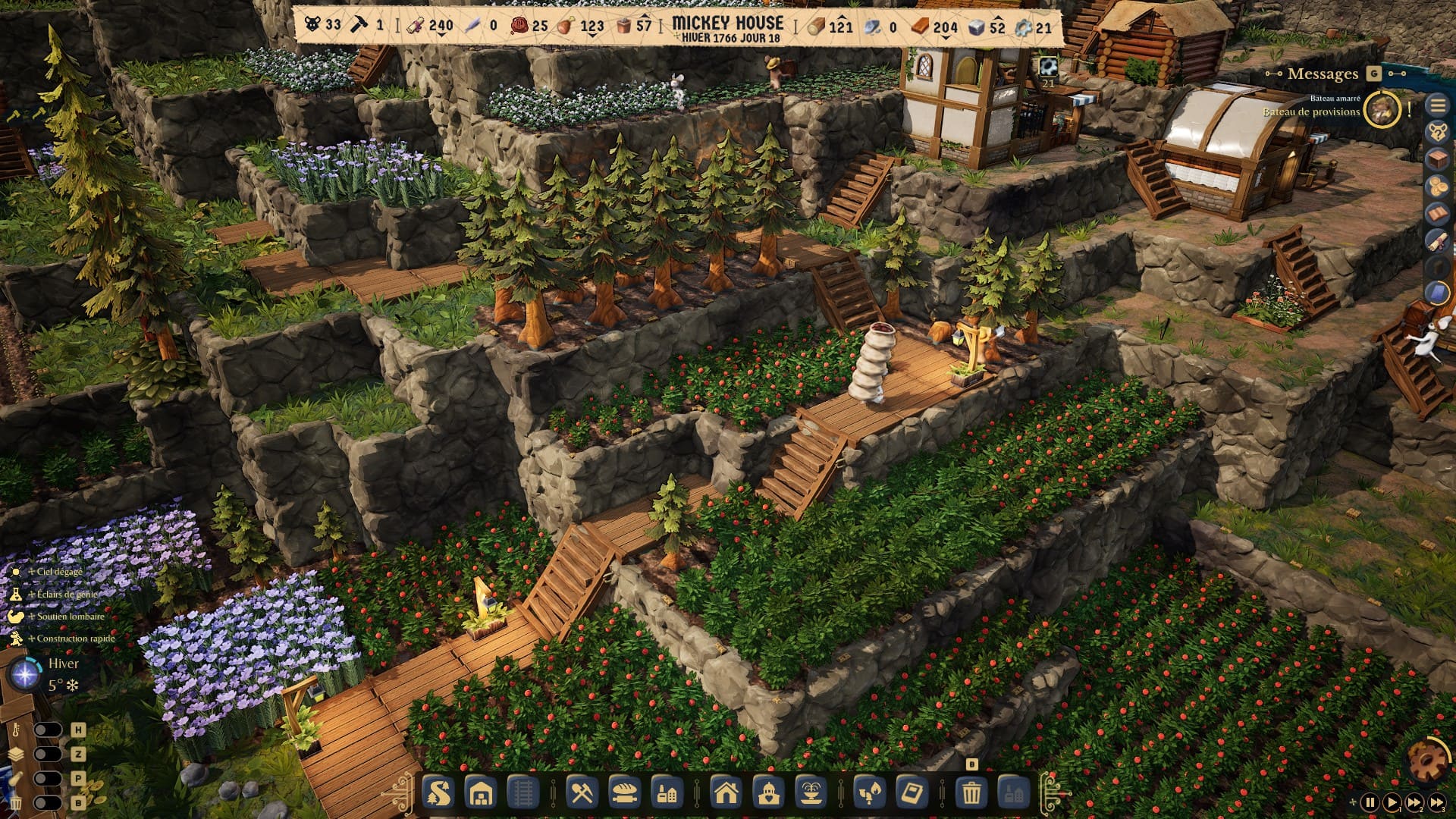Pause the game speed
The height and width of the screenshot is (819, 1456).
tap(1370, 802)
